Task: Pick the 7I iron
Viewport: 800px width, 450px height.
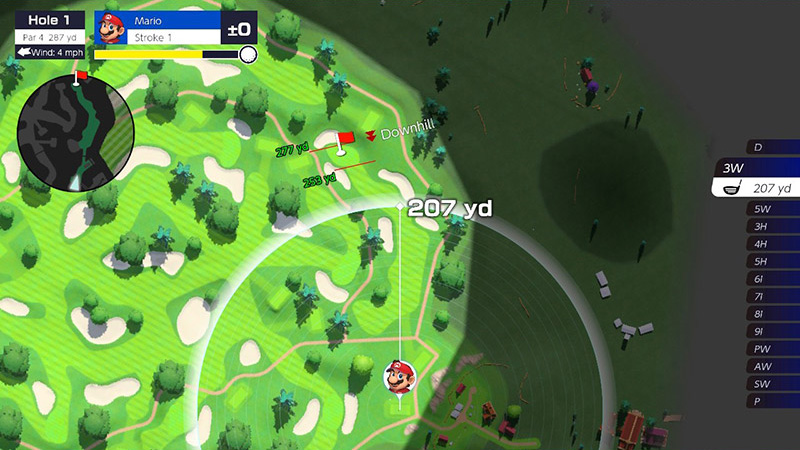Action: (771, 297)
